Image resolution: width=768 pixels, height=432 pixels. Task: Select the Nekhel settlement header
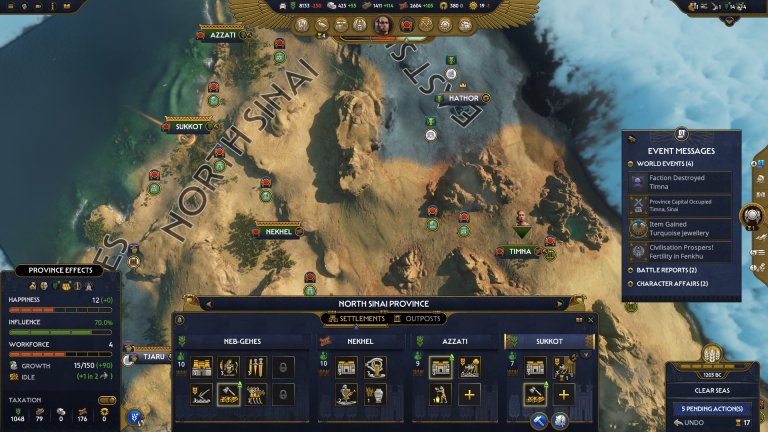click(361, 341)
